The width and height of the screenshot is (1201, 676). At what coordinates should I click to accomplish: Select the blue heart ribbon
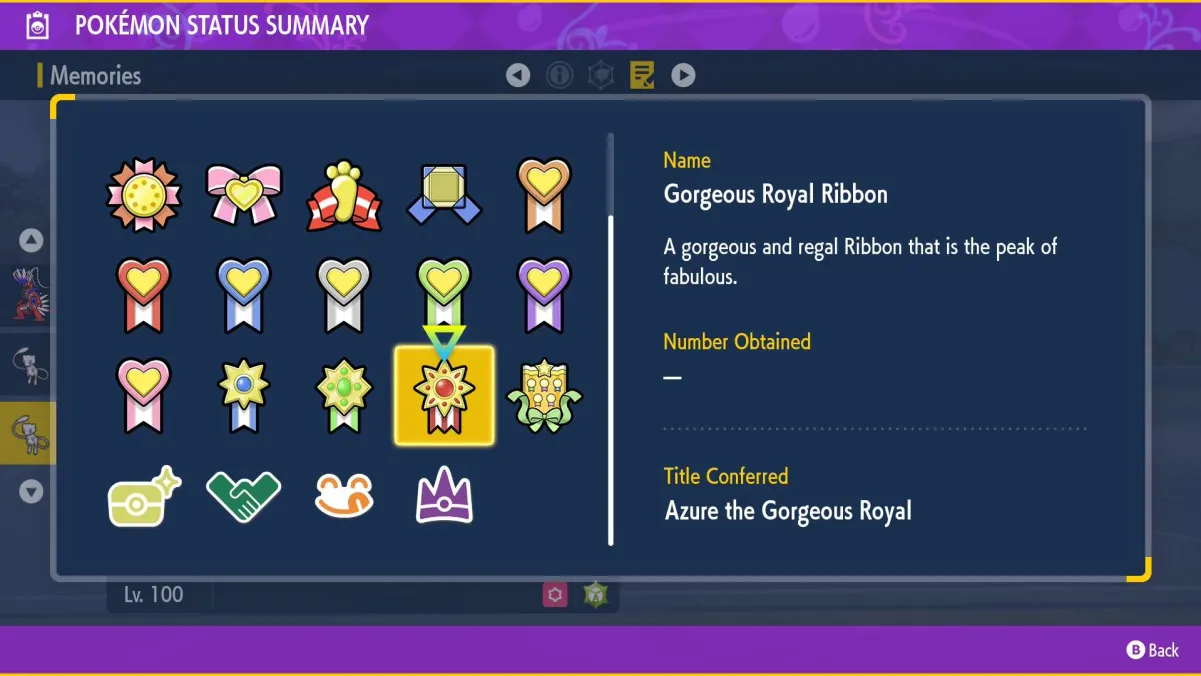244,295
